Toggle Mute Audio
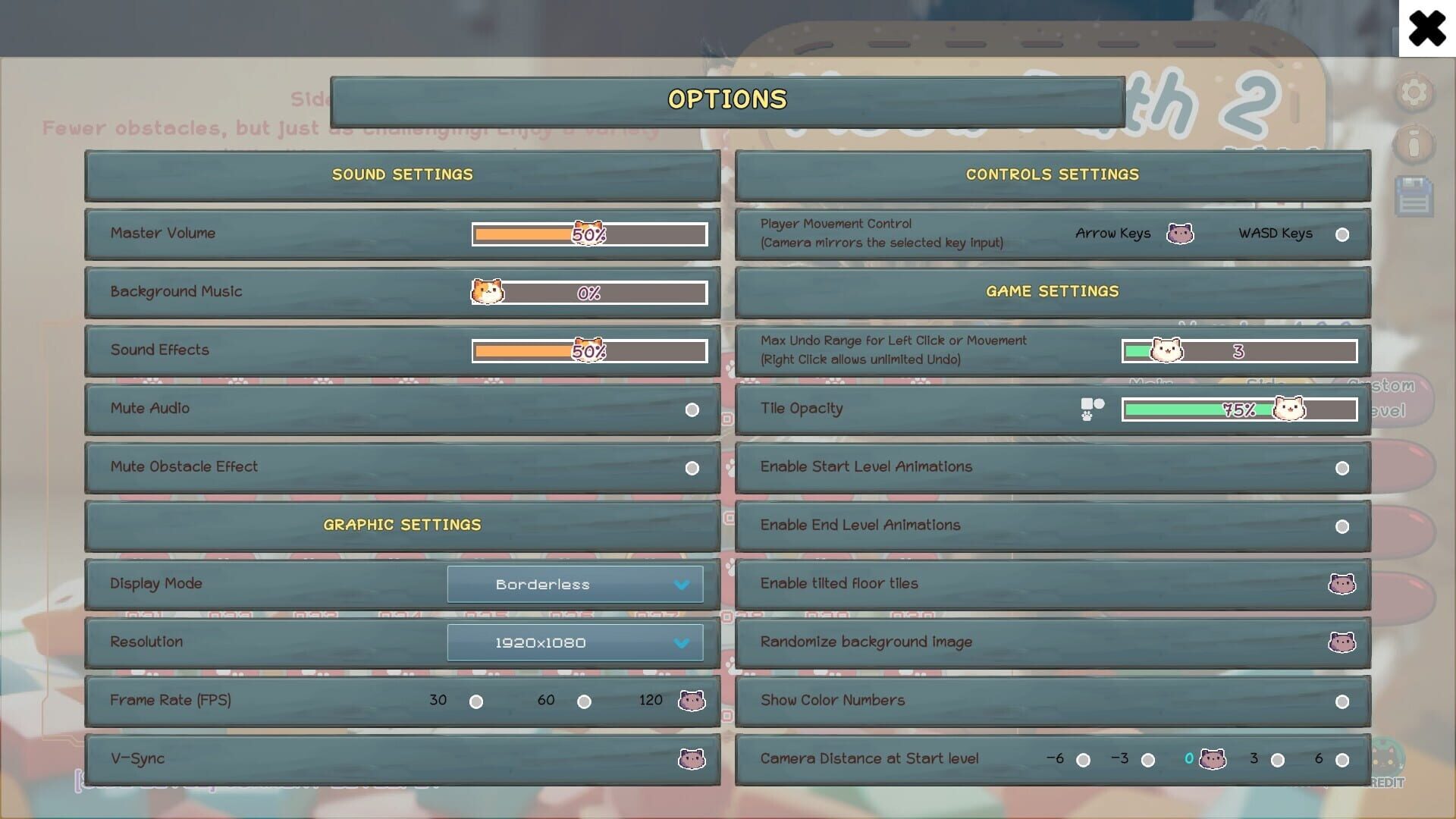This screenshot has height=819, width=1456. point(691,409)
